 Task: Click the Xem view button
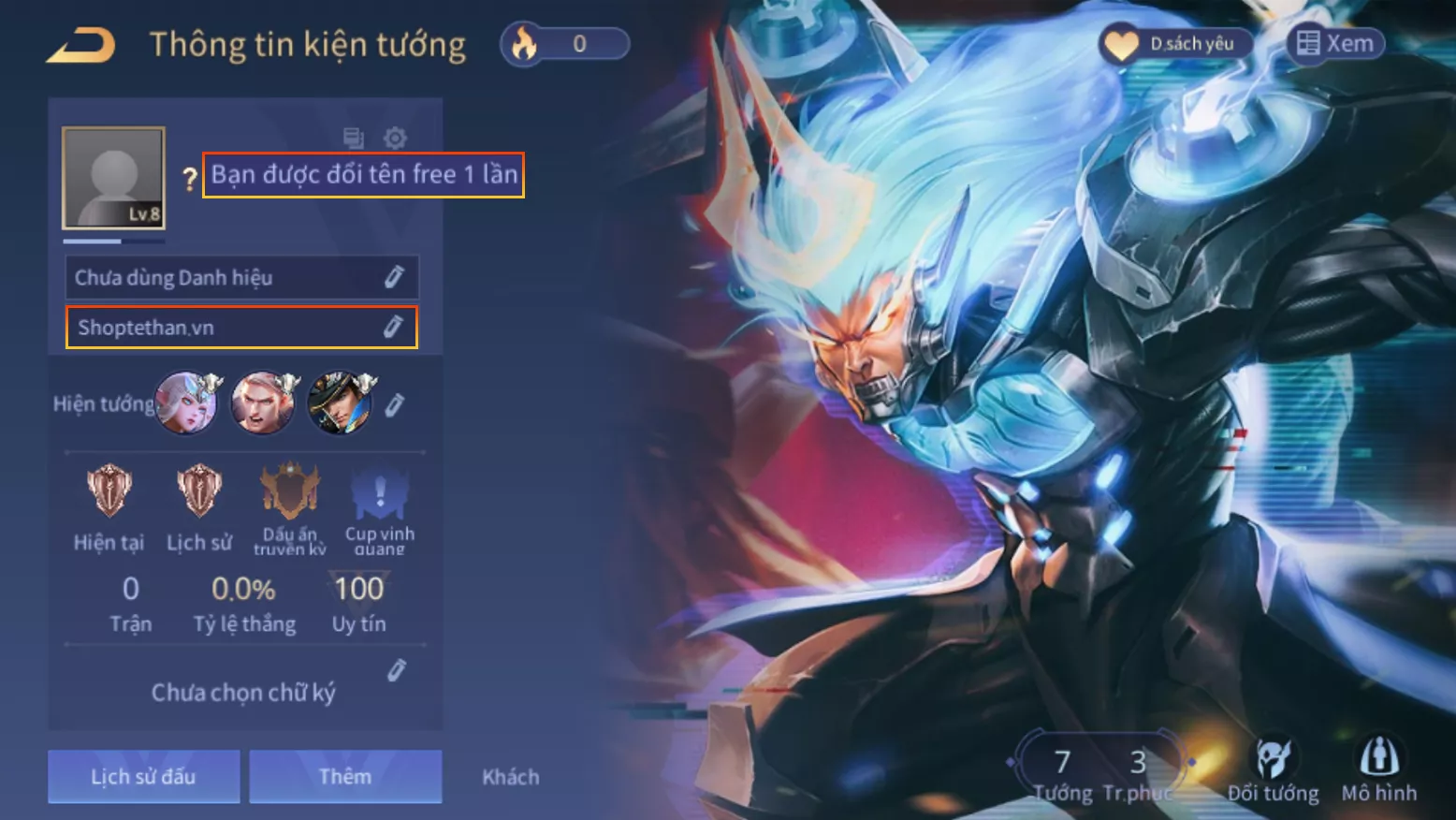[1335, 44]
